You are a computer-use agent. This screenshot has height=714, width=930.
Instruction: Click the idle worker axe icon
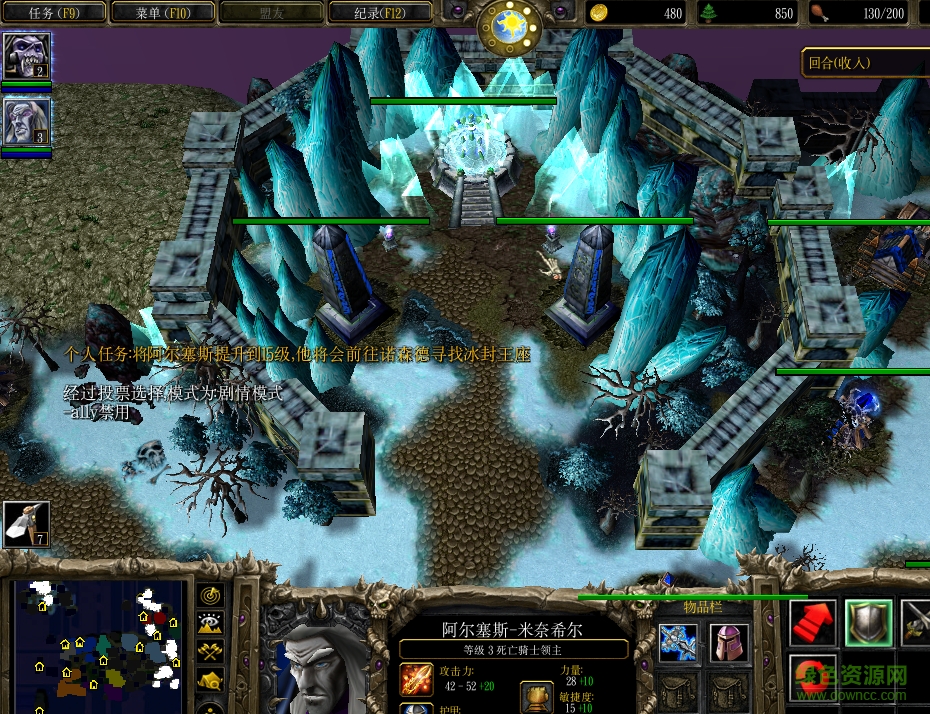[26, 524]
